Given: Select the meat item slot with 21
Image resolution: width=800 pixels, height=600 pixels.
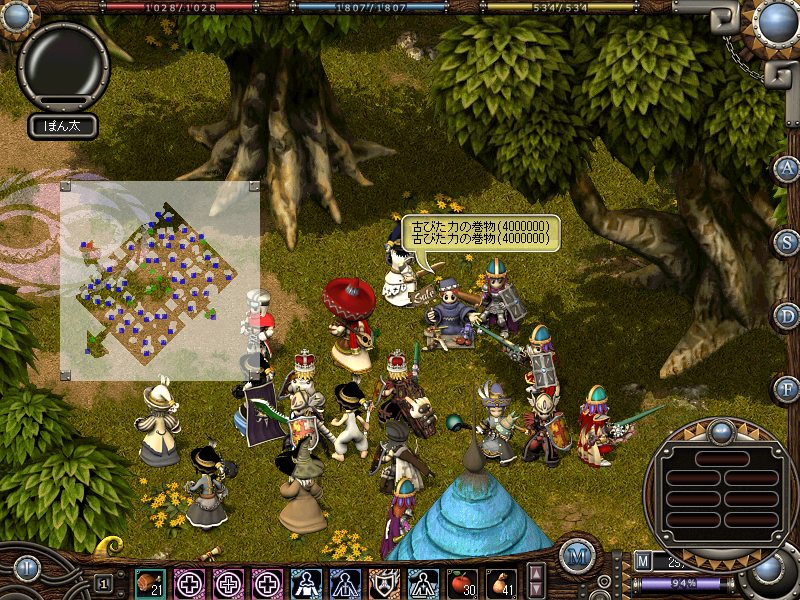Looking at the screenshot, I should pos(151,582).
